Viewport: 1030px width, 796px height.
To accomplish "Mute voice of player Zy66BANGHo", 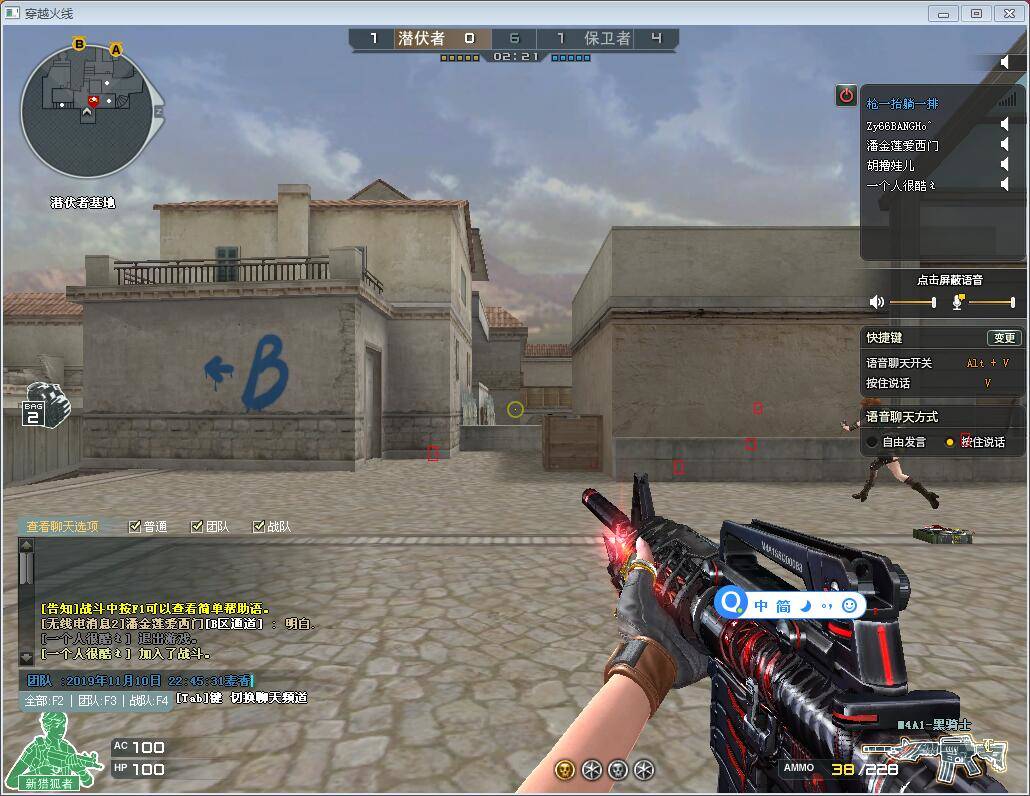I will pyautogui.click(x=1005, y=125).
